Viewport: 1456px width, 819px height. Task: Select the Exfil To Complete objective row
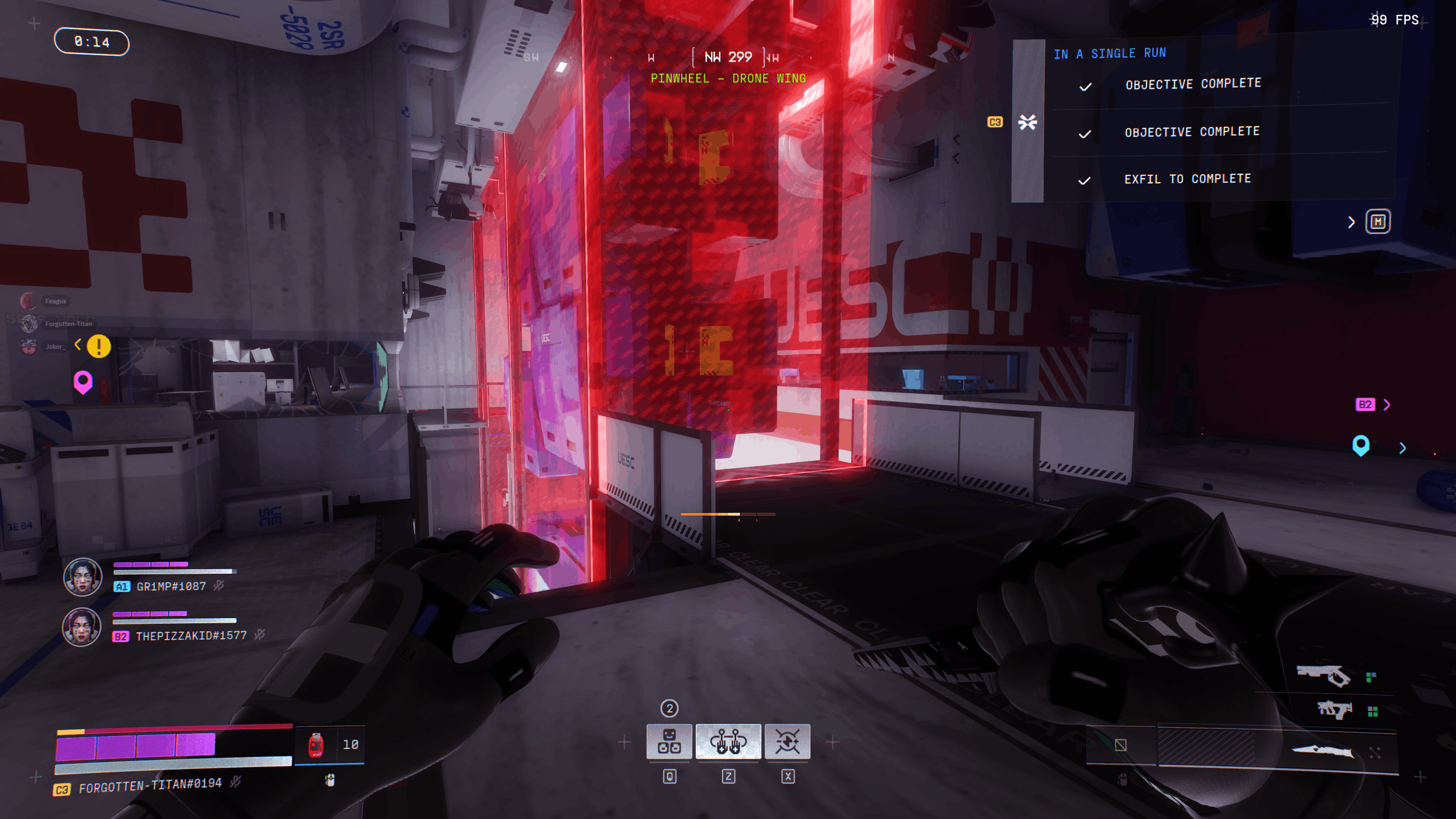click(1187, 179)
